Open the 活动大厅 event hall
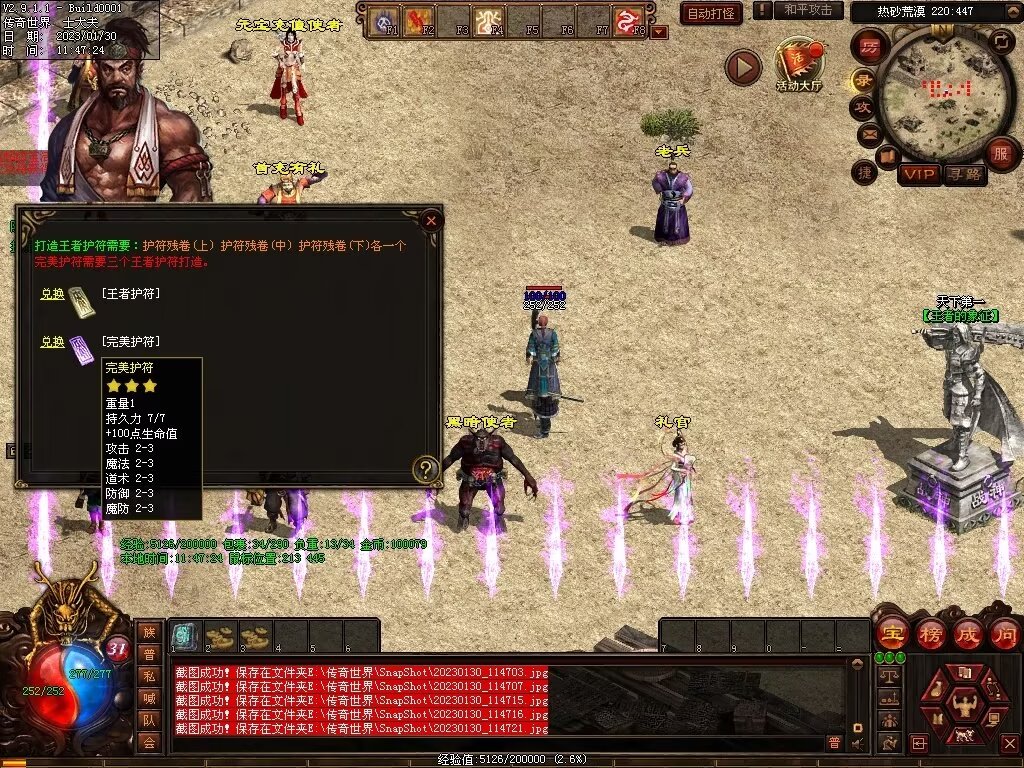1024x768 pixels. 798,64
